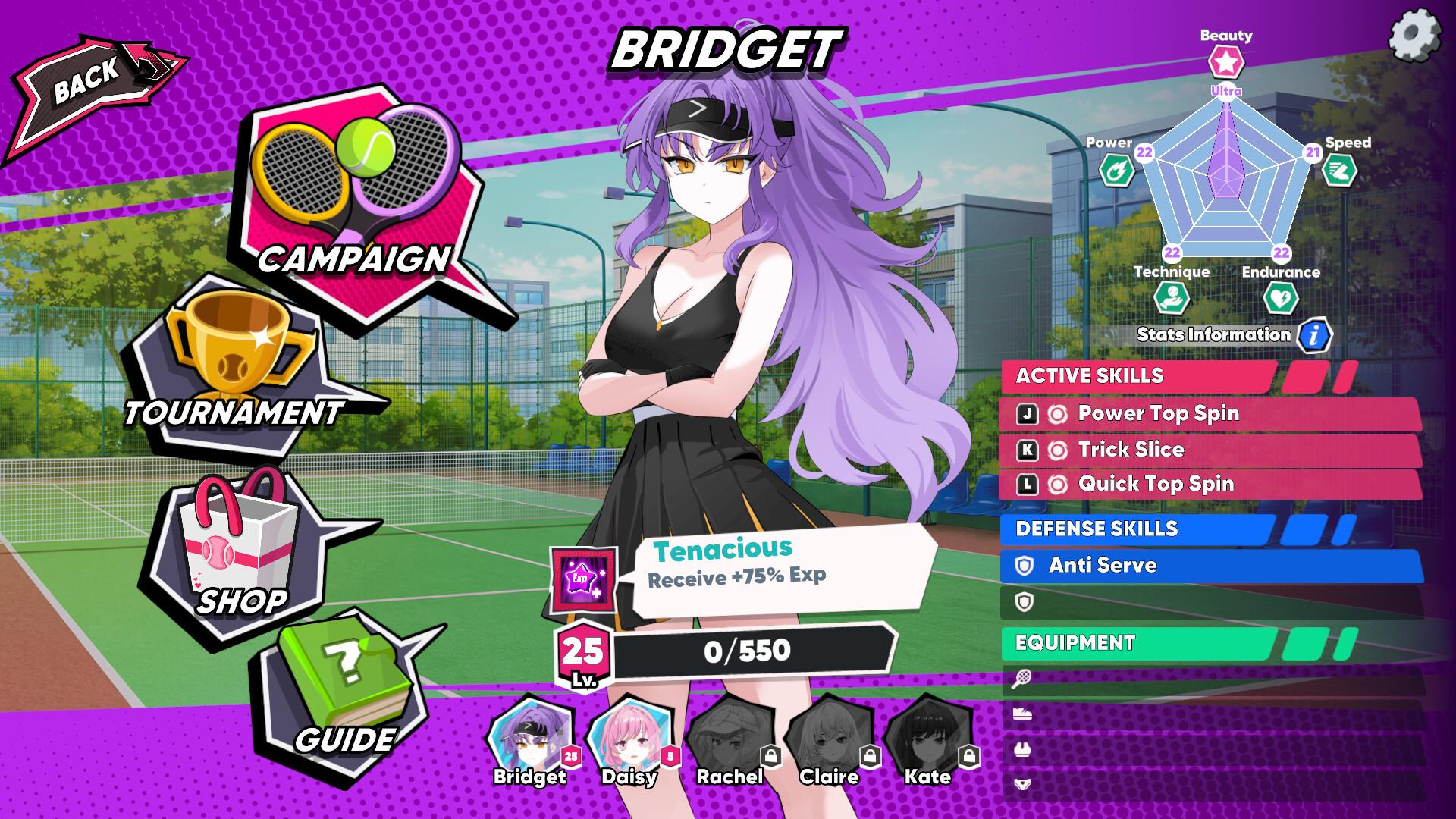Enter the TOURNAMENT mode

(227, 364)
